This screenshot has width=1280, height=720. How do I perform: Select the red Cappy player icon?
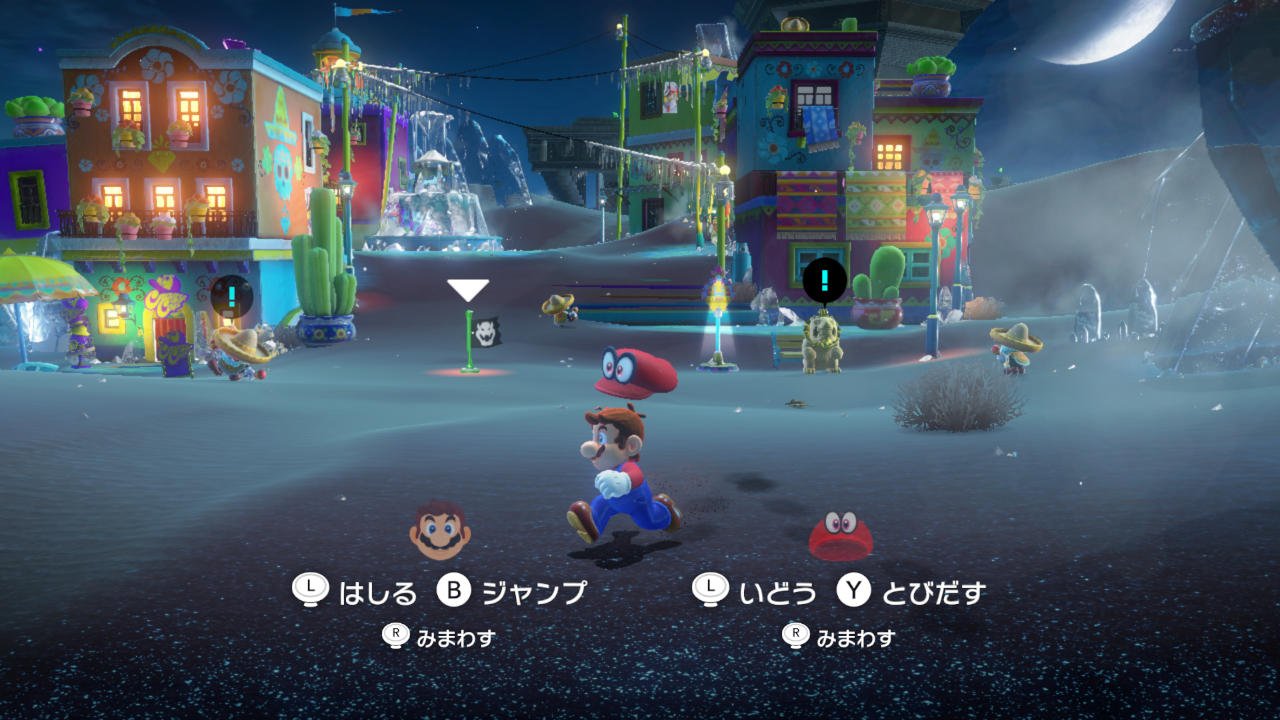[840, 535]
